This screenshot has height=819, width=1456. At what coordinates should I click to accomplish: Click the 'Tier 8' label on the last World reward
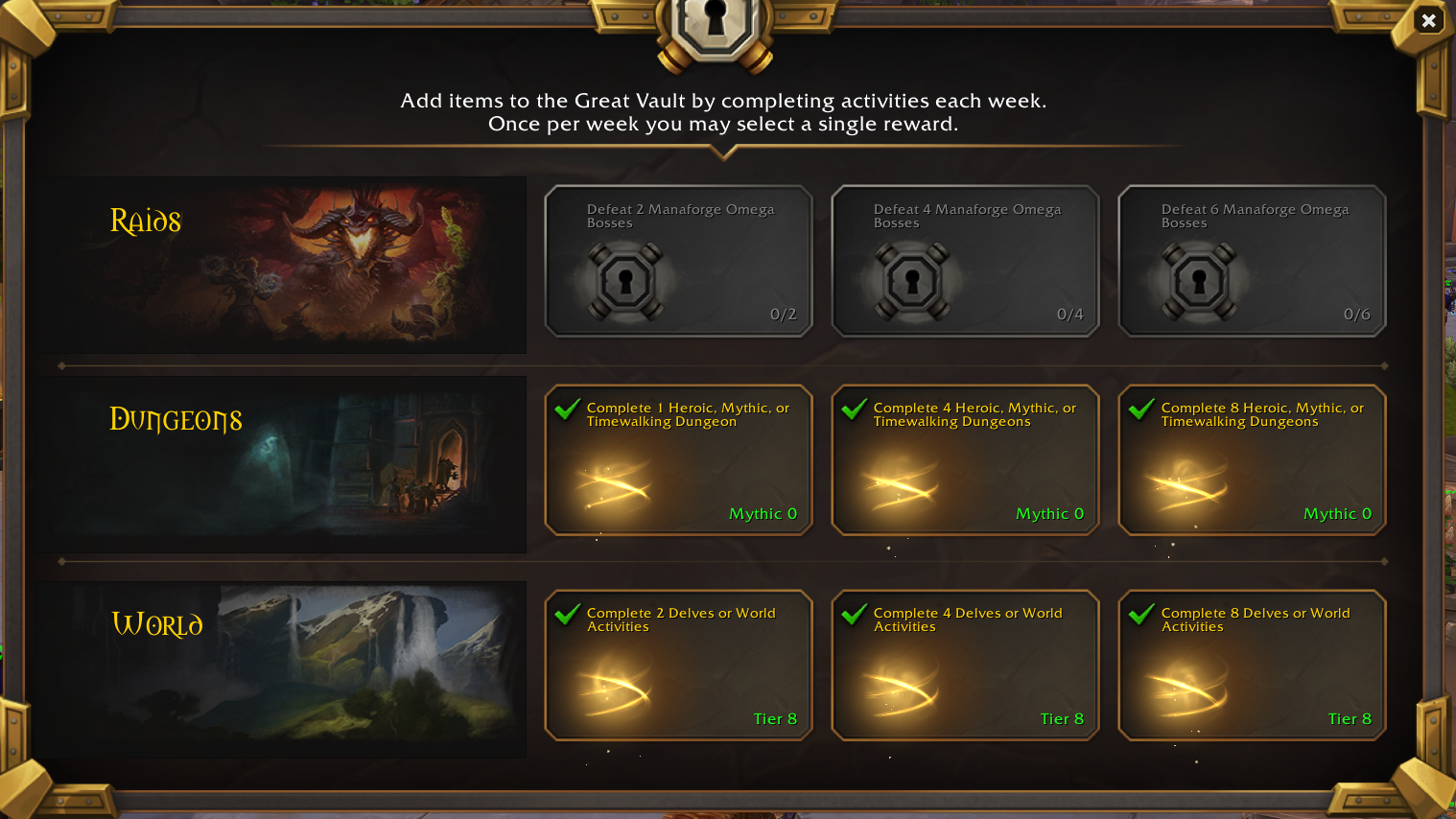point(1350,718)
